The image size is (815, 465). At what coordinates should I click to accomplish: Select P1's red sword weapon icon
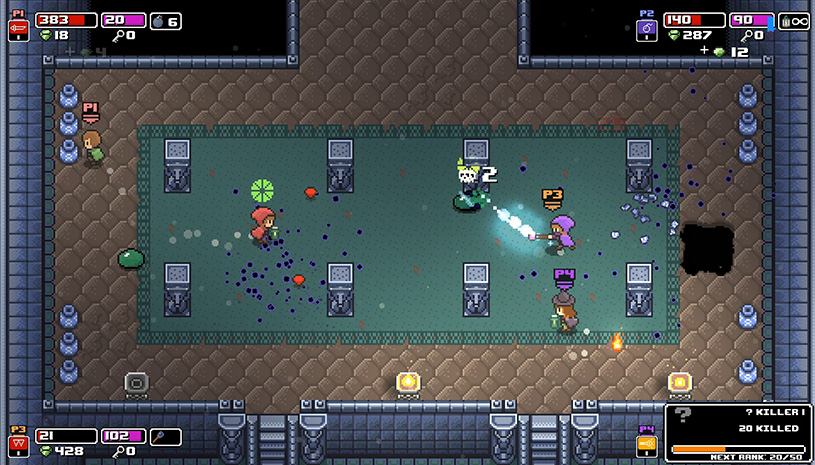tap(17, 28)
